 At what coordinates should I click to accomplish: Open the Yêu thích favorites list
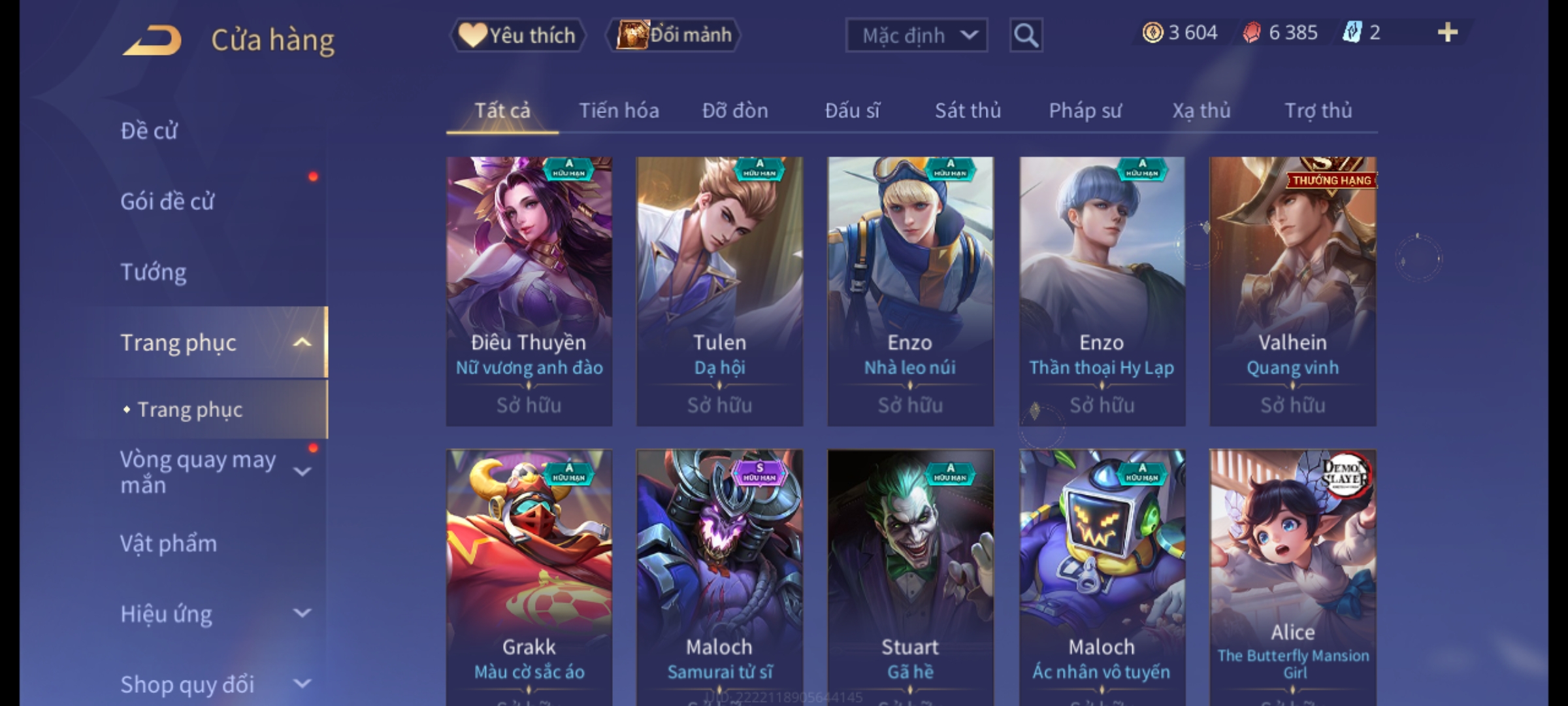(x=517, y=35)
